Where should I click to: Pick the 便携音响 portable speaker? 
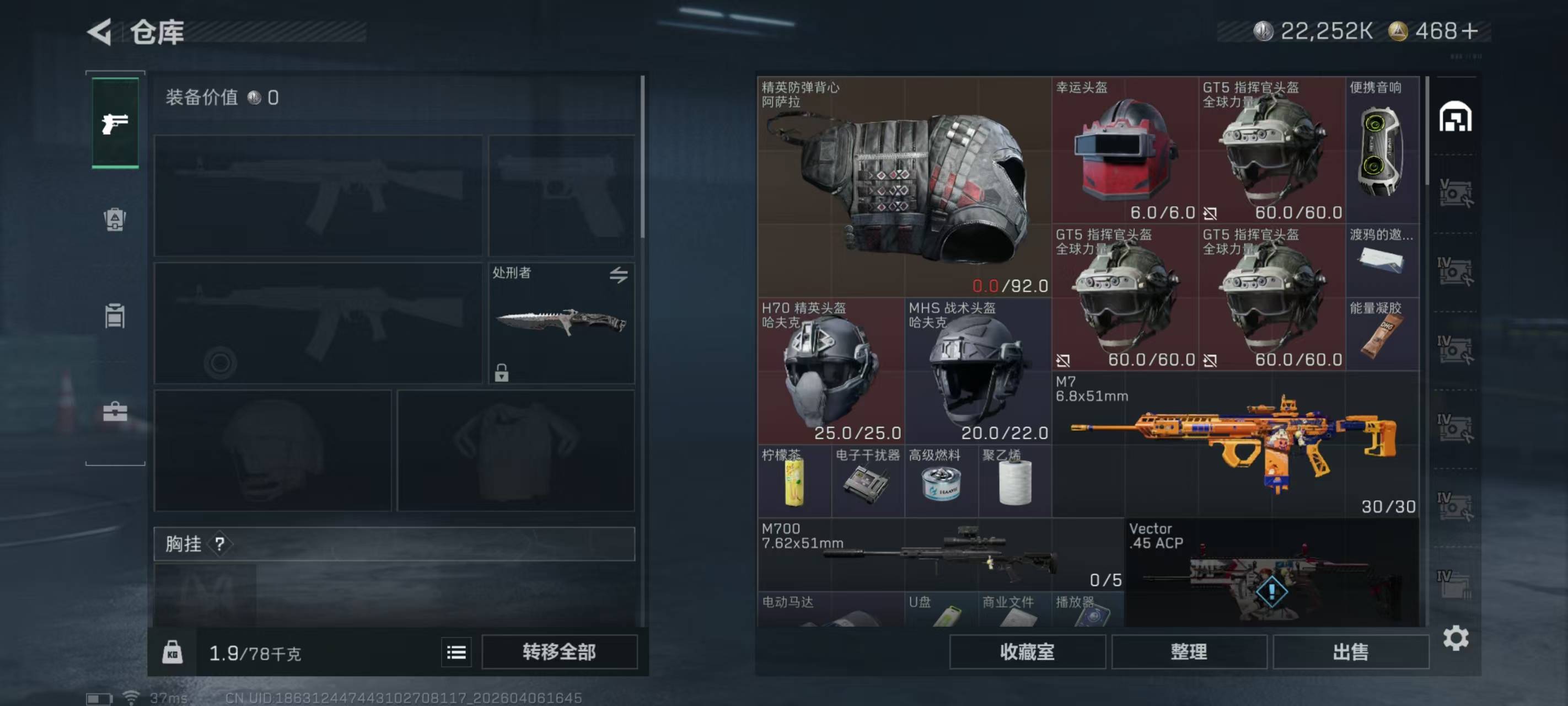(1382, 150)
